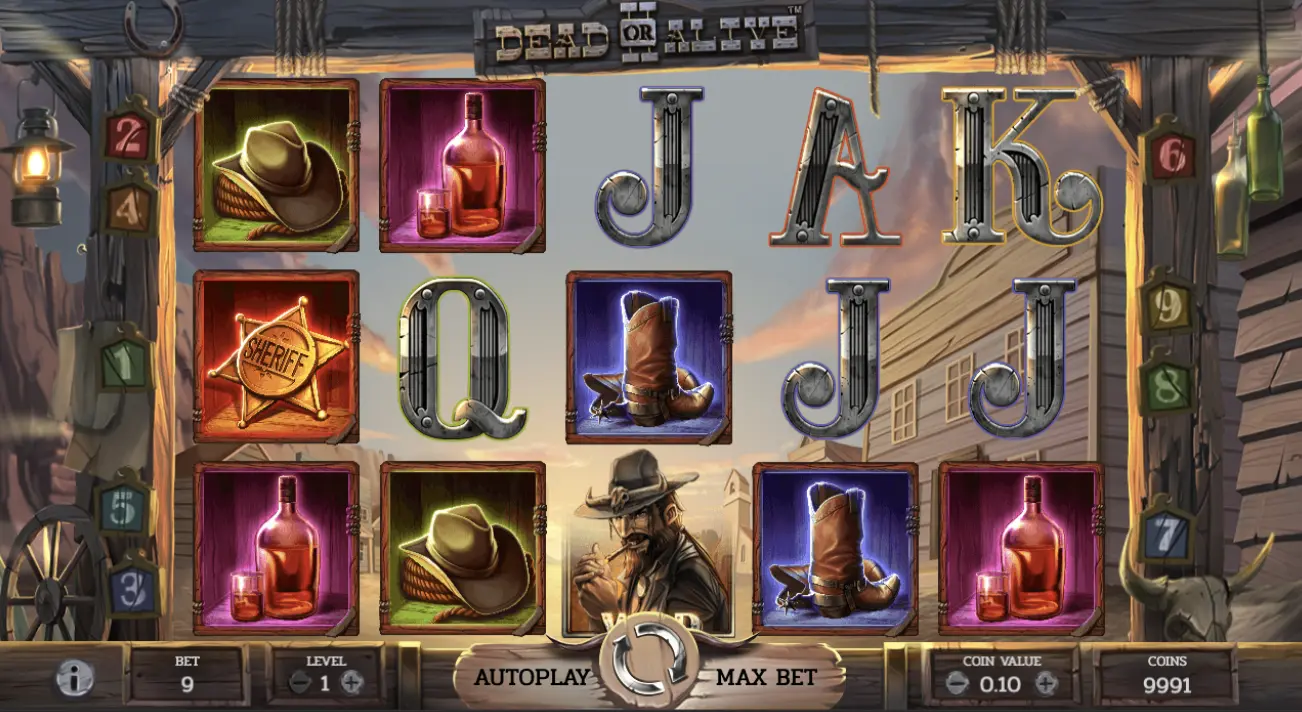Place the Max Bet
The image size is (1302, 712).
coord(766,677)
